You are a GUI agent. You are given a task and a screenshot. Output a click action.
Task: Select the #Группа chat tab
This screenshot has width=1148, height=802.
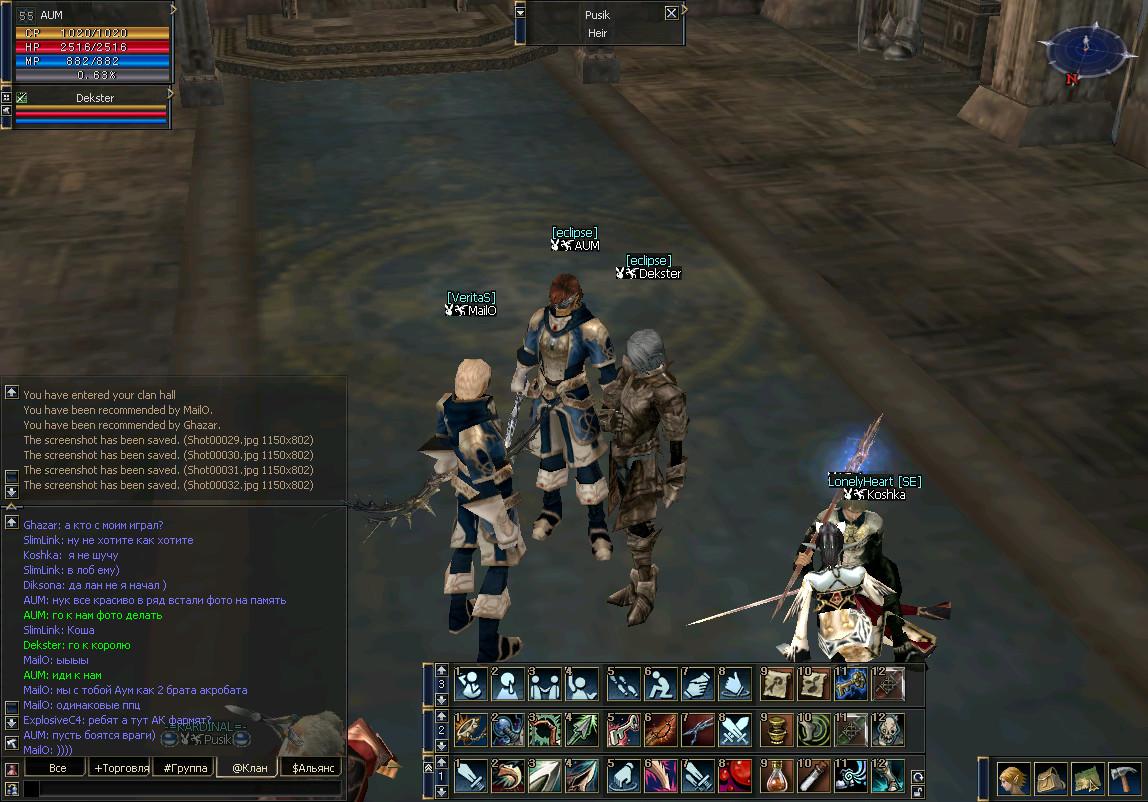185,768
